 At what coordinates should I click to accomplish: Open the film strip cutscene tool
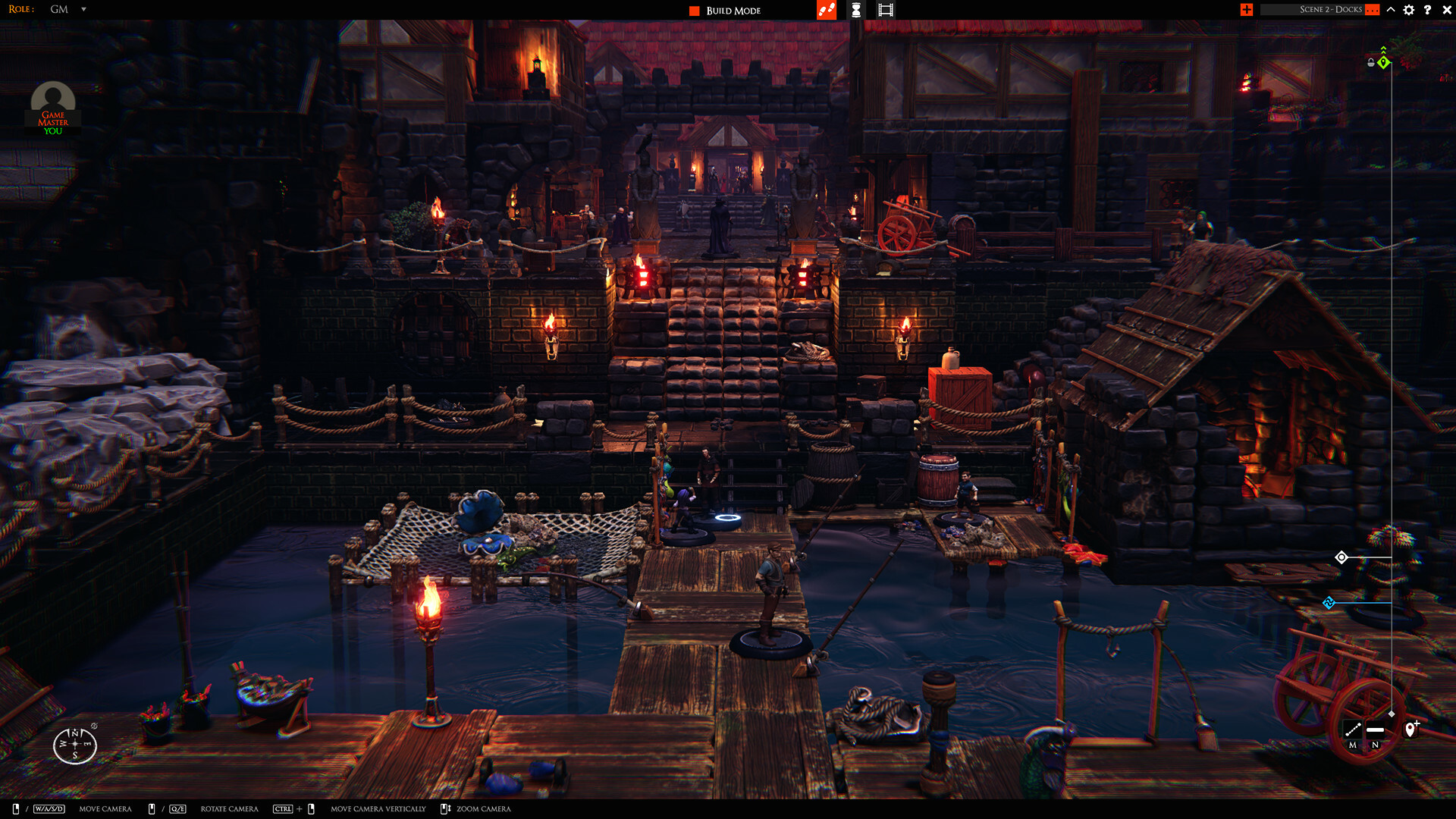point(886,10)
